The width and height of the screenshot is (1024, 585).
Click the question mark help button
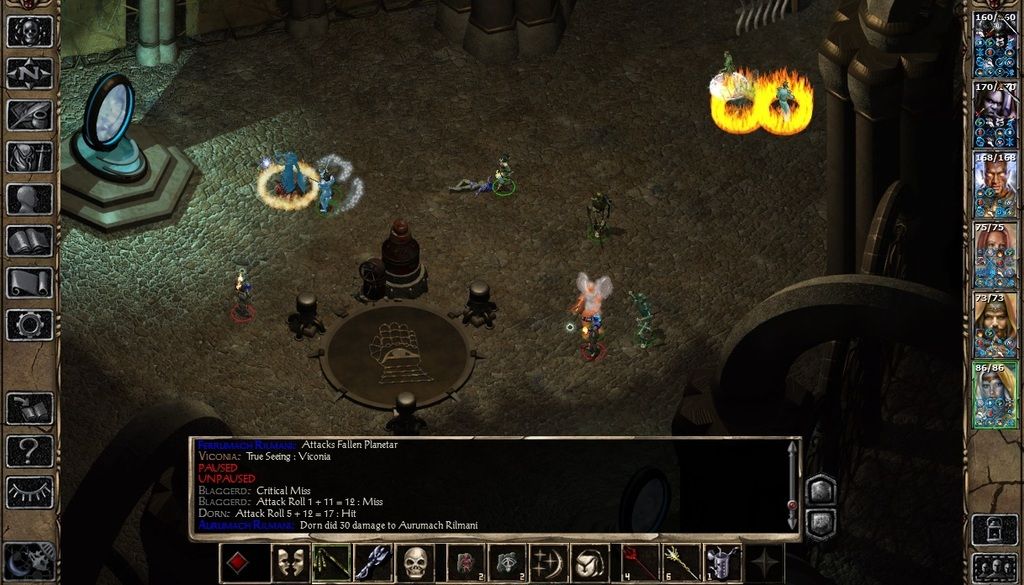(29, 451)
